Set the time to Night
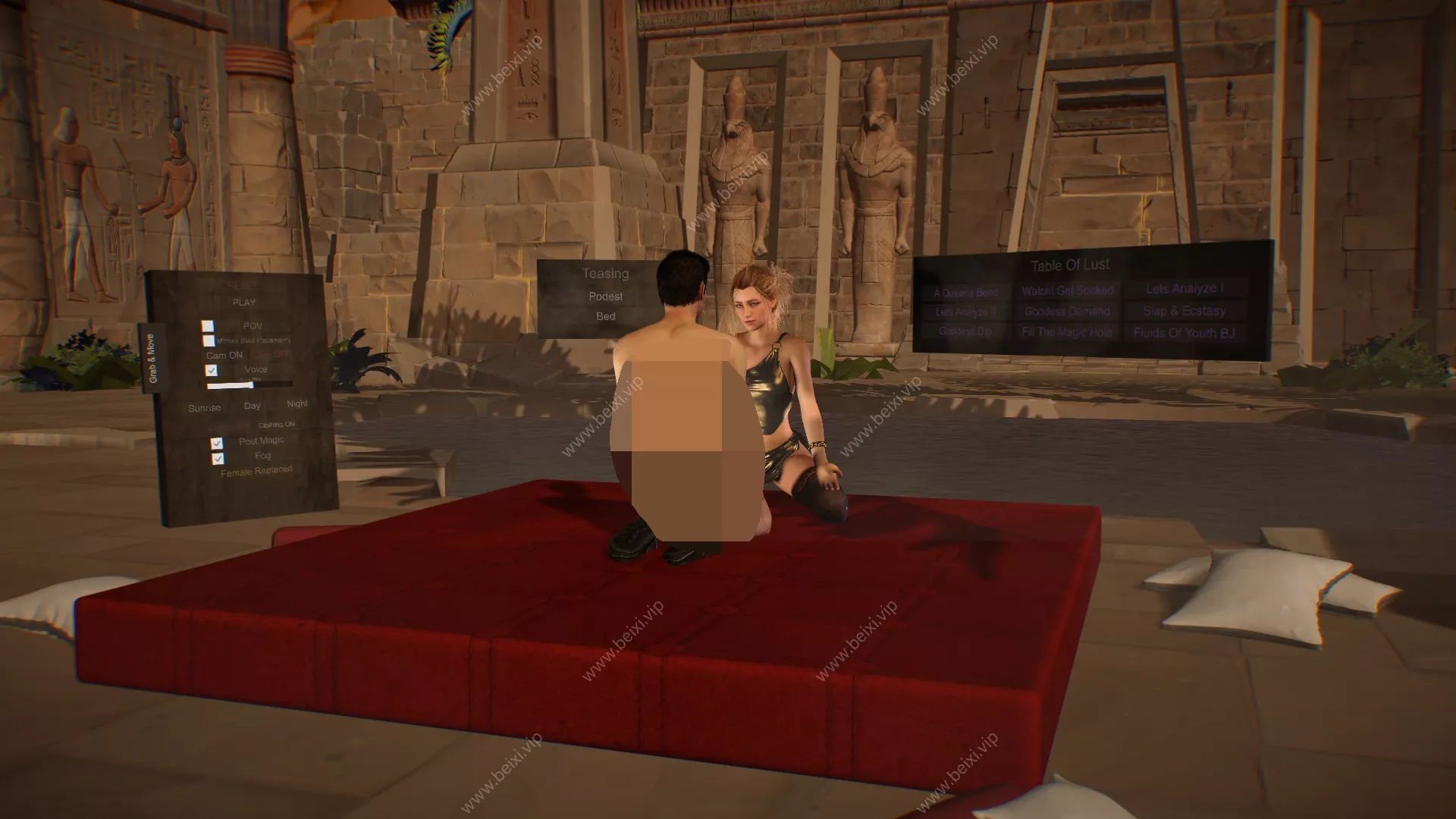1456x819 pixels. pyautogui.click(x=297, y=403)
